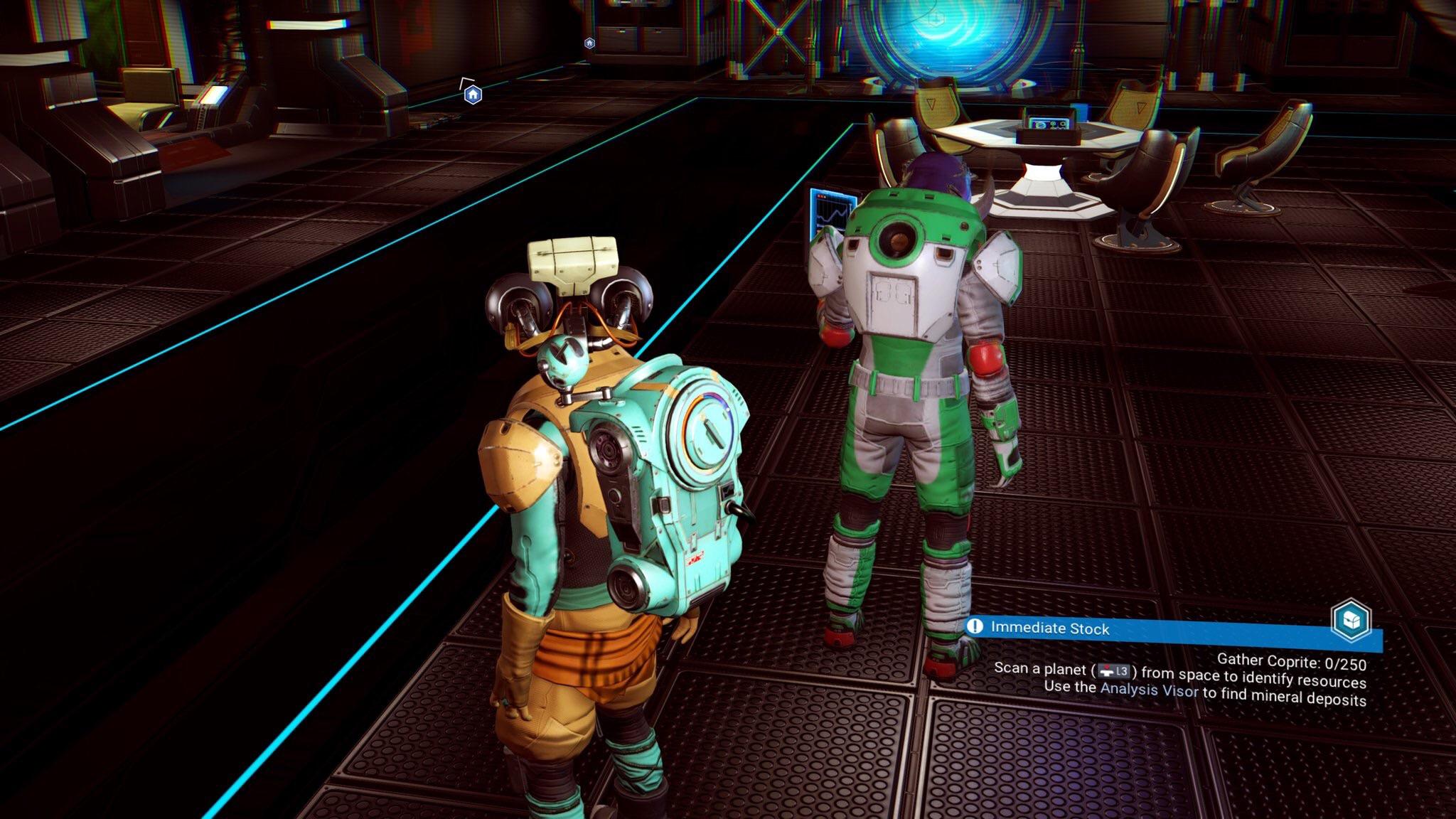Select the smaller distant home waypoint marker
Viewport: 1456px width, 819px height.
pyautogui.click(x=589, y=43)
